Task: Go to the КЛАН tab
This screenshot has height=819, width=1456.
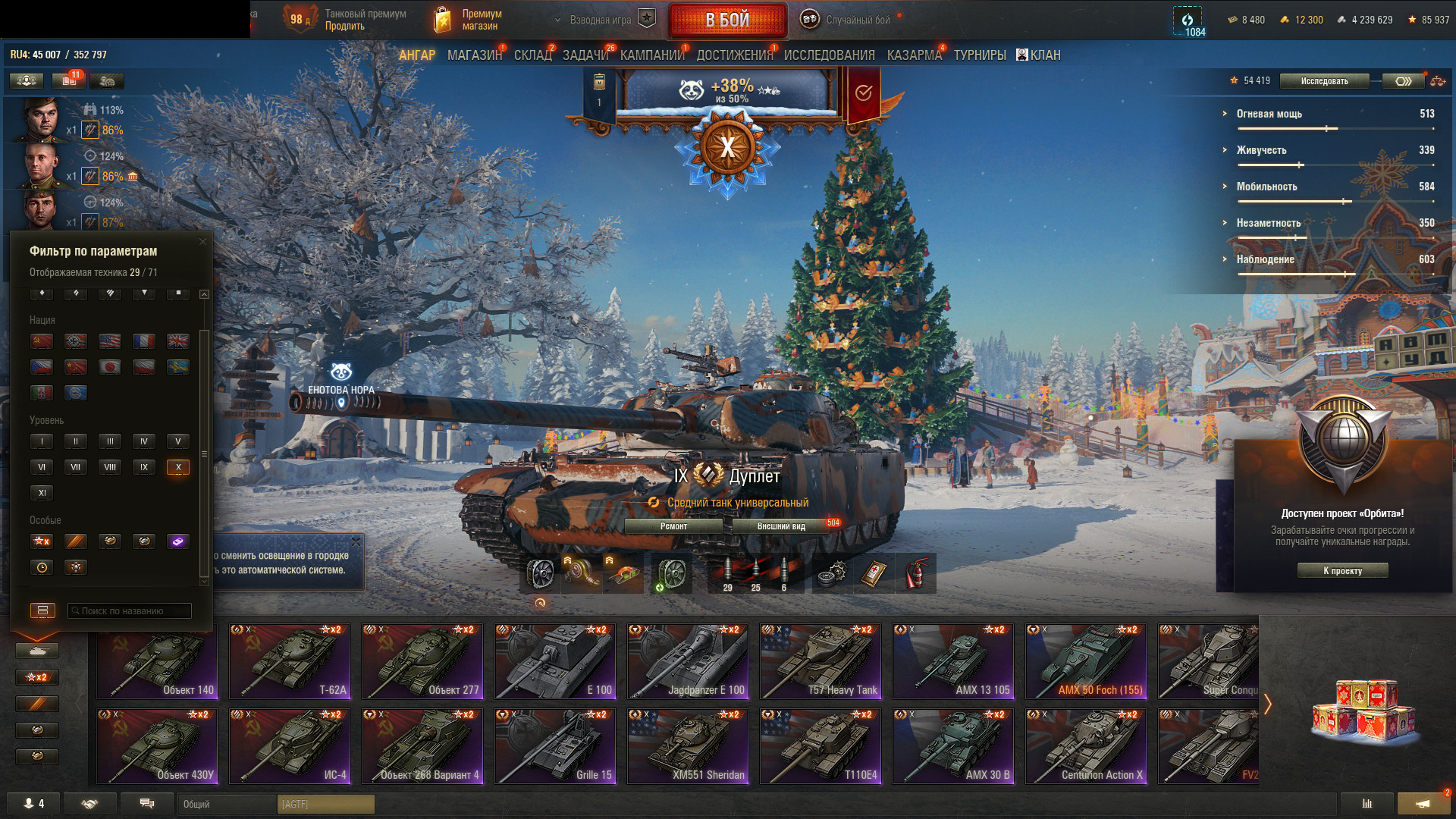Action: coord(1039,55)
